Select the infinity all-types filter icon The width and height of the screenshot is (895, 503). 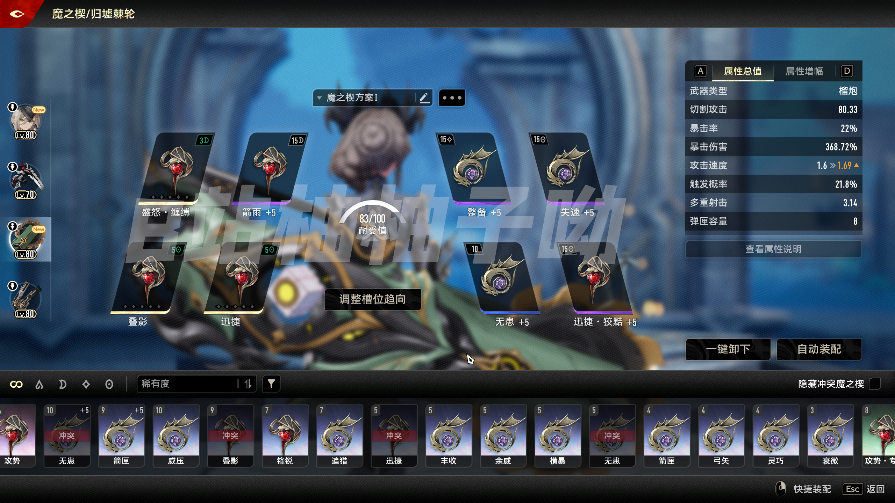point(16,384)
